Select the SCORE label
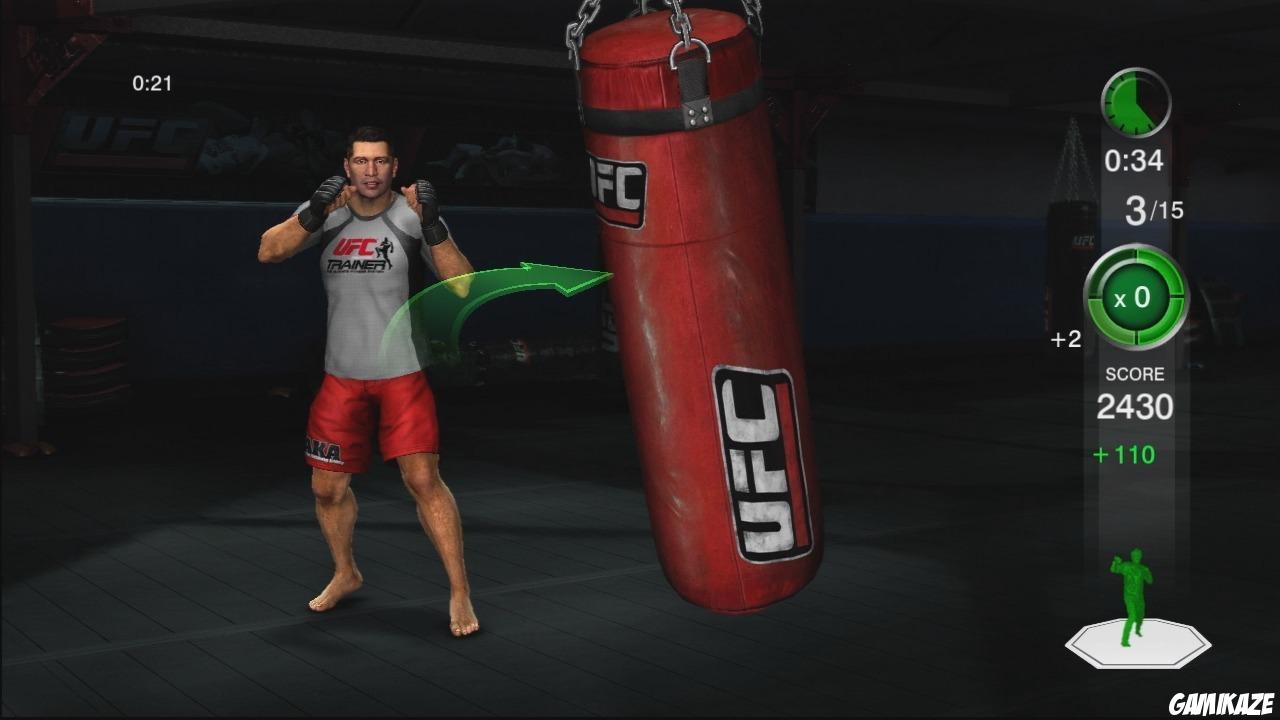This screenshot has width=1280, height=720. tap(1134, 373)
